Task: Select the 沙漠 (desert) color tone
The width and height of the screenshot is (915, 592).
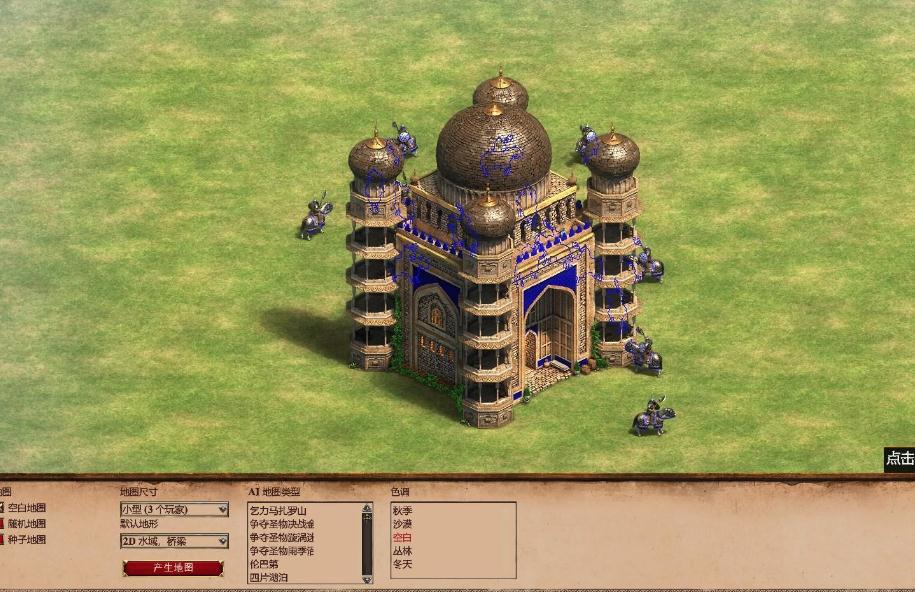Action: pyautogui.click(x=402, y=524)
